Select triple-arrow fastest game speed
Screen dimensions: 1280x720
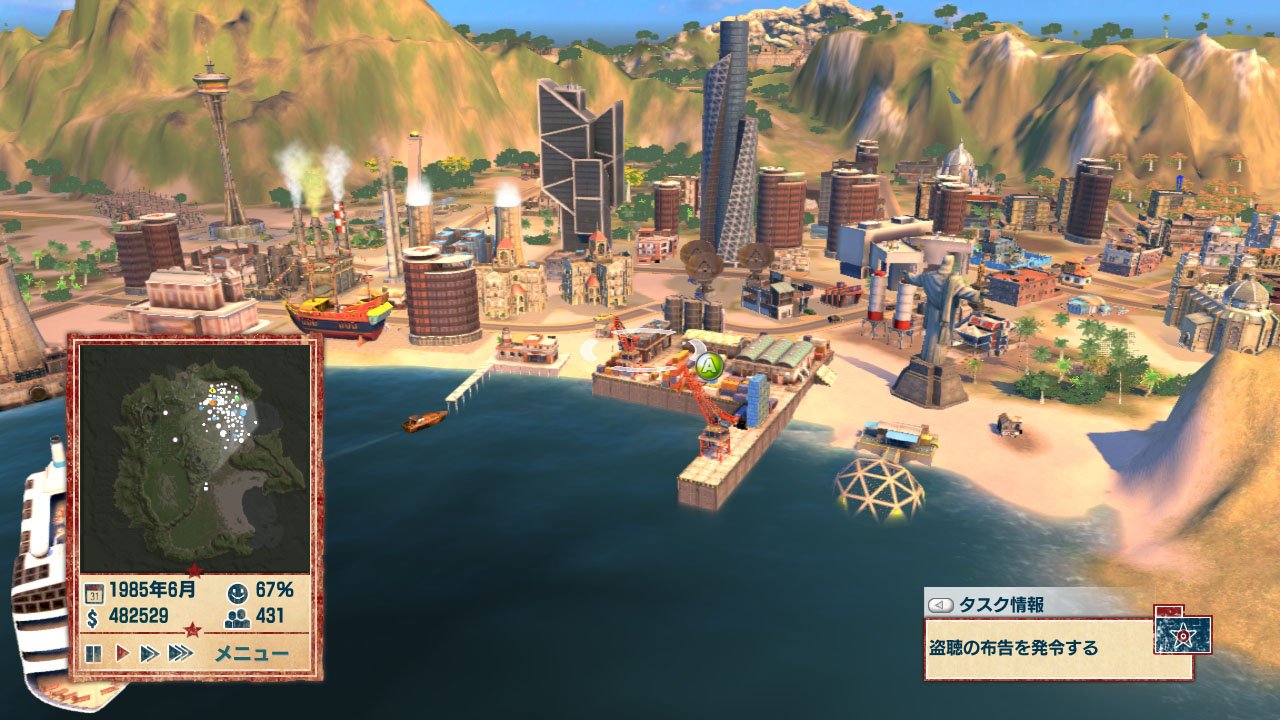point(180,654)
